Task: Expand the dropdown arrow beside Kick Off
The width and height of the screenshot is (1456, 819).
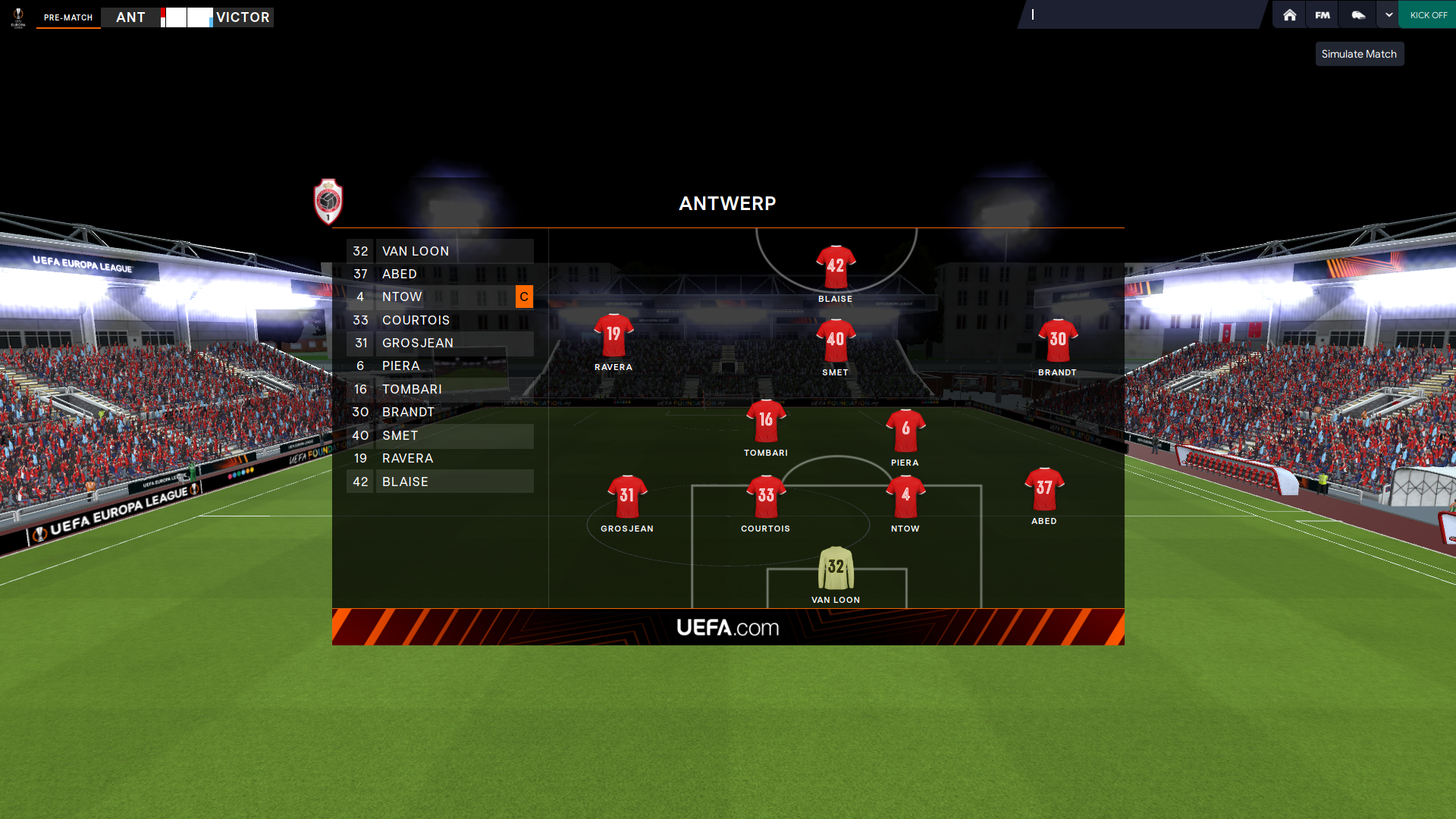Action: point(1389,15)
